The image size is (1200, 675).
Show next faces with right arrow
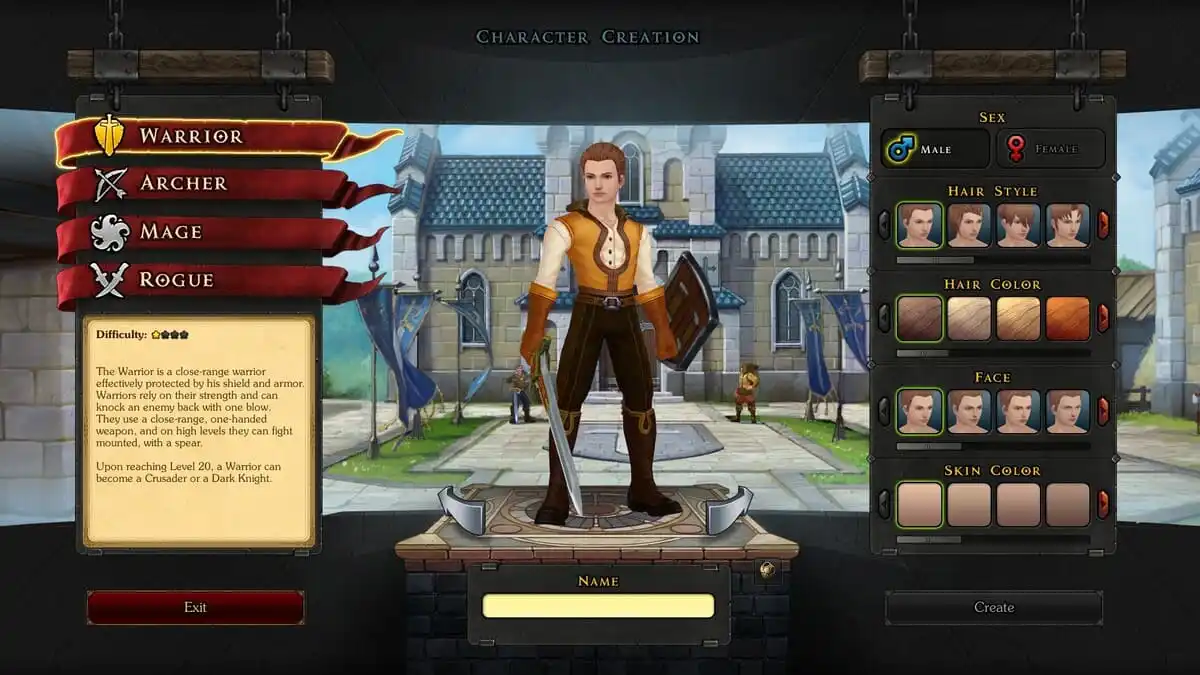[1103, 411]
